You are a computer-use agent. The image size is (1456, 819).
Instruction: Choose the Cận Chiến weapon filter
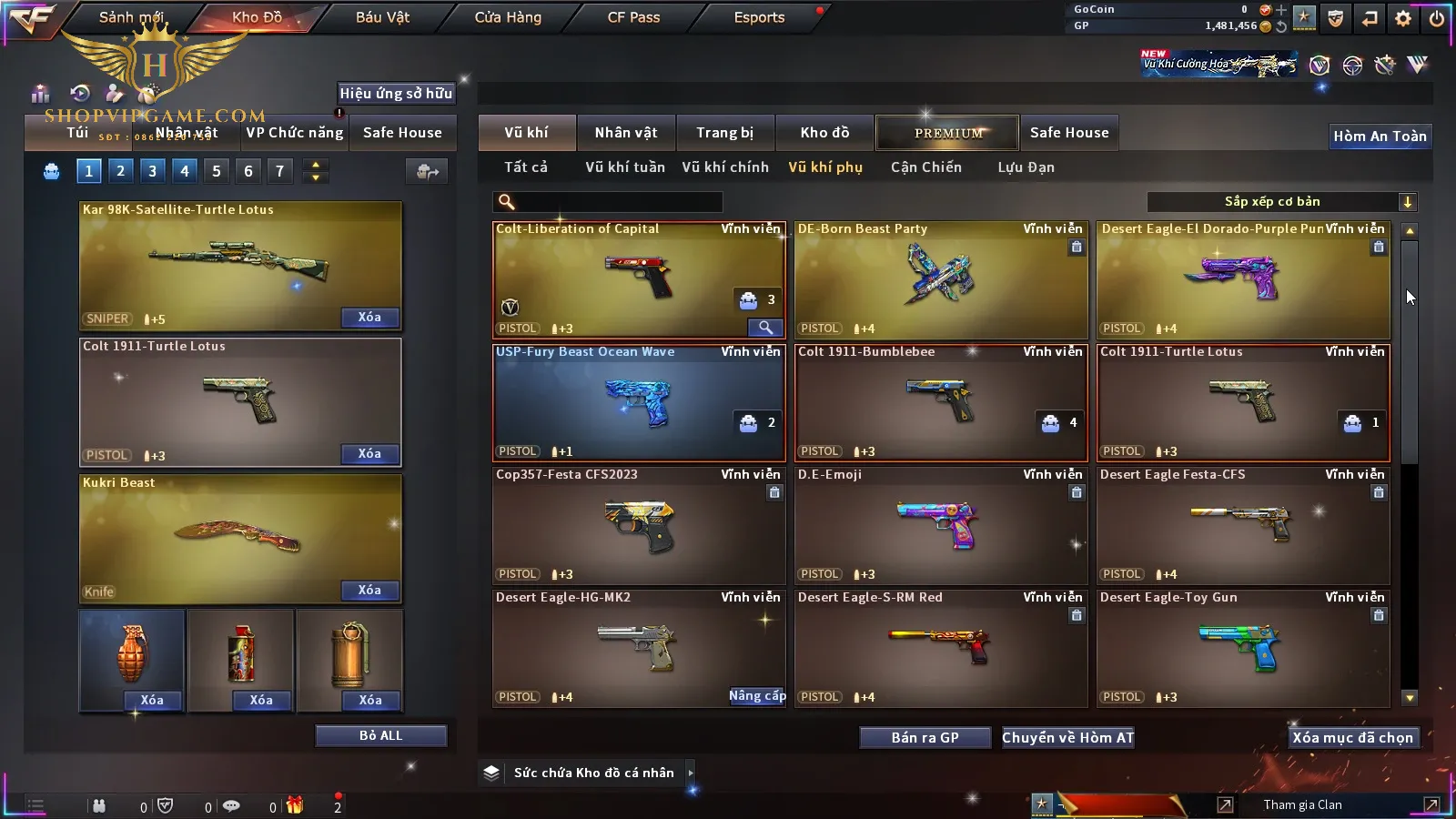tap(925, 167)
